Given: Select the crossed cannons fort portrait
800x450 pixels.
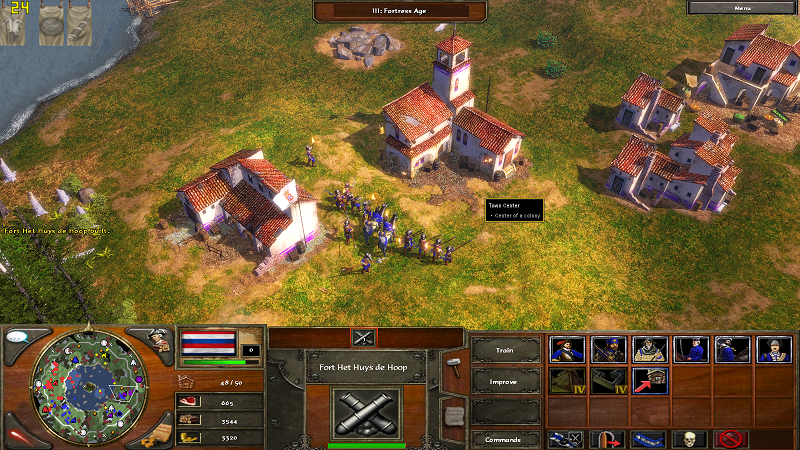Looking at the screenshot, I should (365, 412).
